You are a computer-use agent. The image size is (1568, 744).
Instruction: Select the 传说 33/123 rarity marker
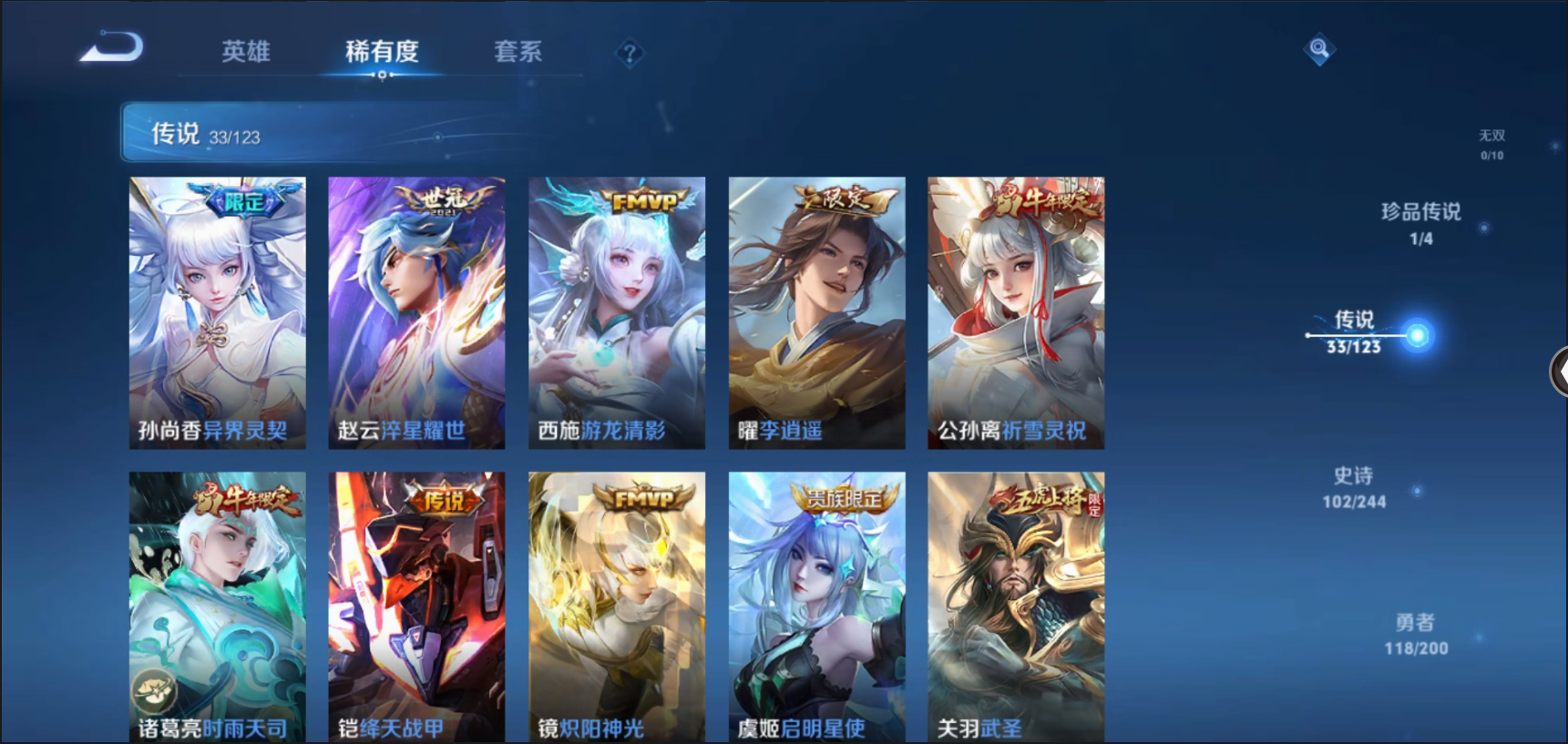1355,331
